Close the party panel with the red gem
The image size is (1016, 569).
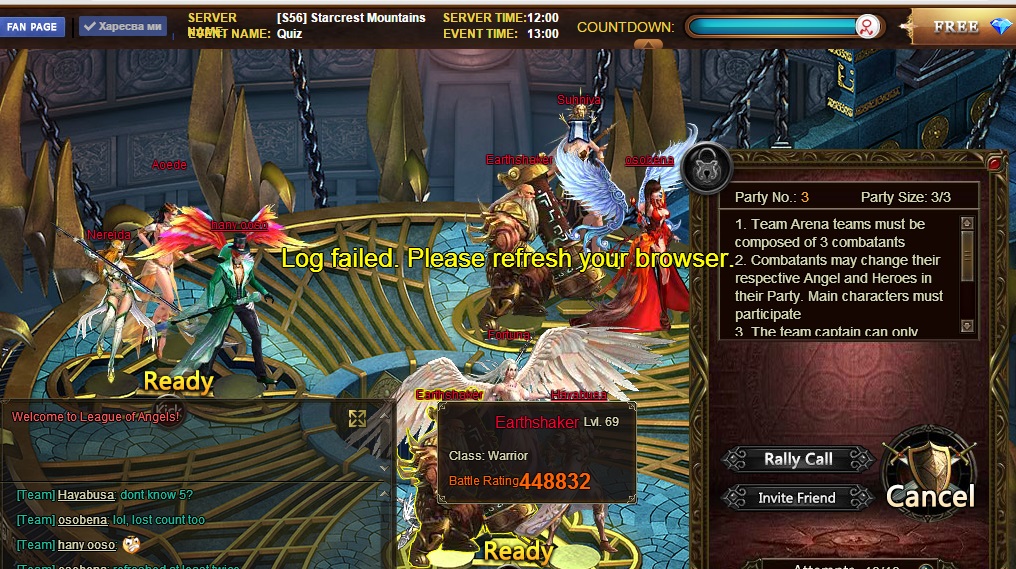(x=994, y=162)
